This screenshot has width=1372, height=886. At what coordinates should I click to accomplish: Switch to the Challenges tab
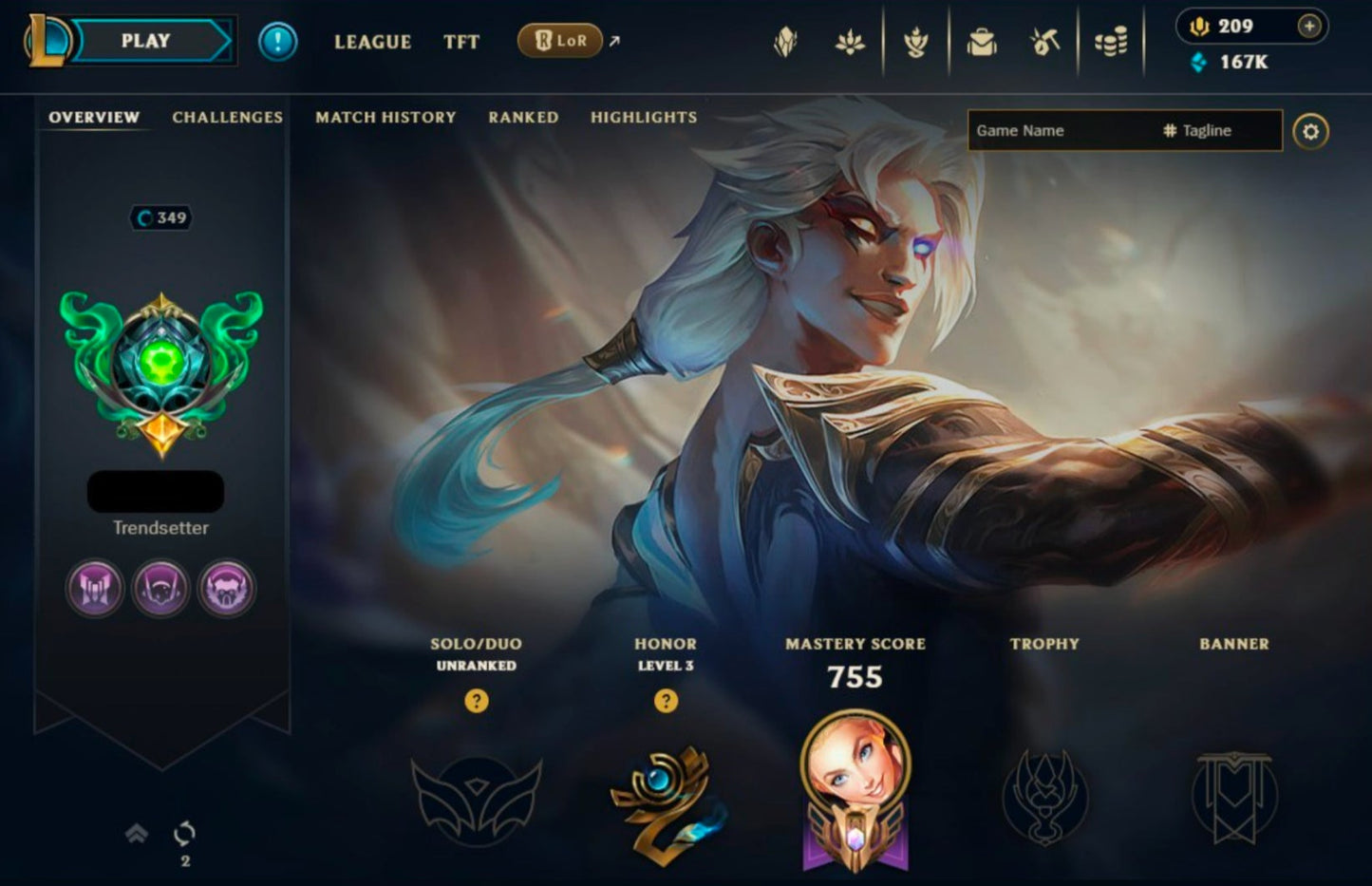tap(226, 117)
